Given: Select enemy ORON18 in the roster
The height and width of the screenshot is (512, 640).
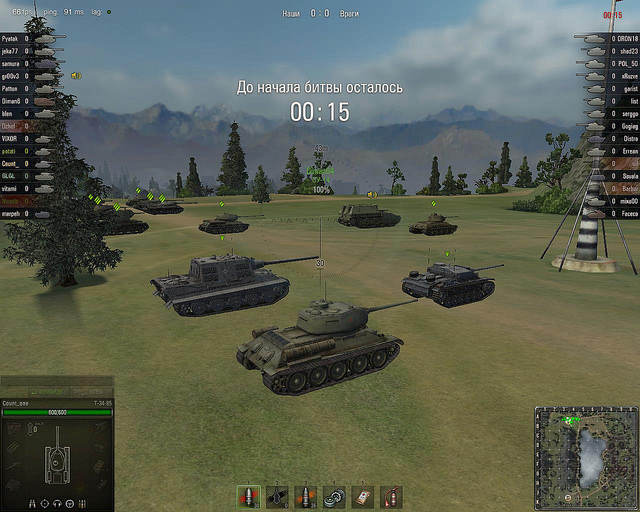Looking at the screenshot, I should [627, 37].
